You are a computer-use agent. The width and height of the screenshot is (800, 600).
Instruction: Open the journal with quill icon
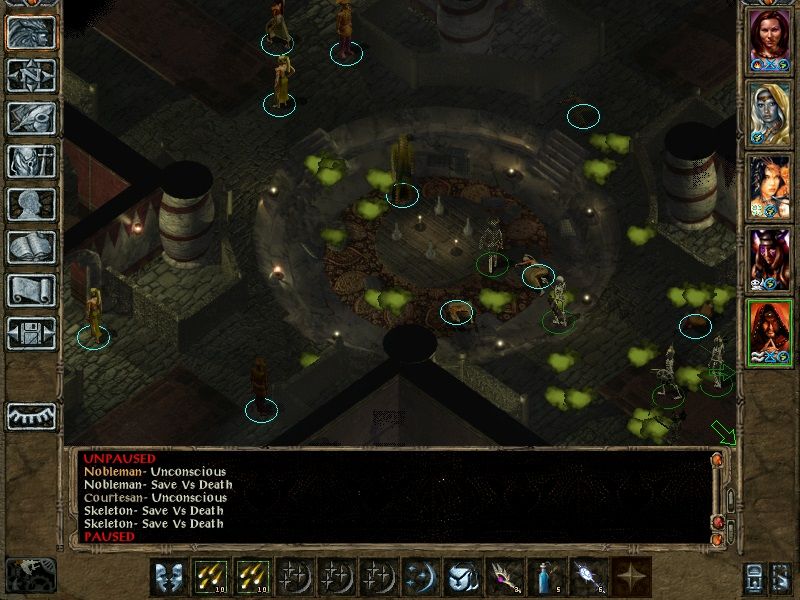pos(31,118)
